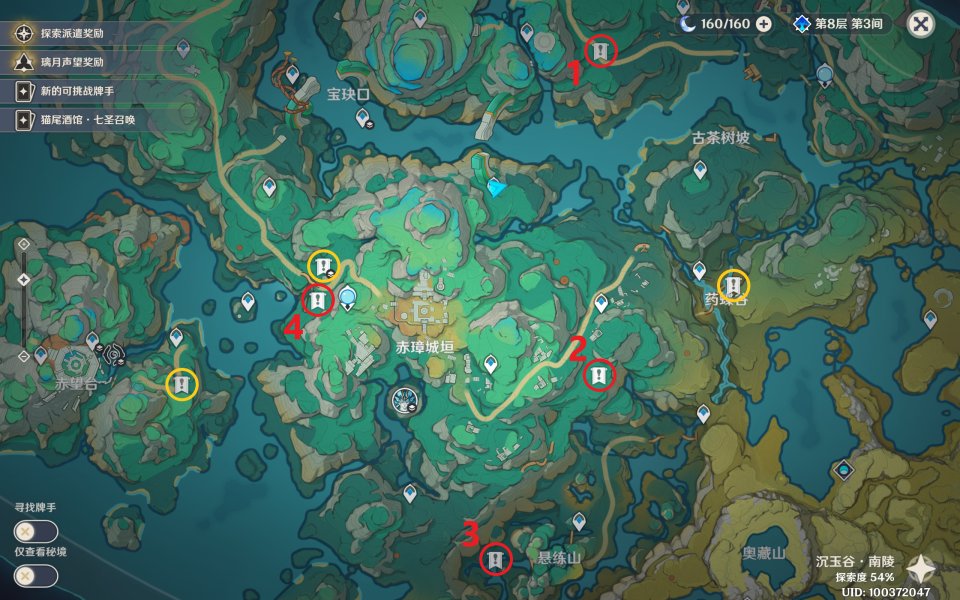Select the teleport waypoint at 古茶树坡
This screenshot has width=960, height=600.
point(700,171)
